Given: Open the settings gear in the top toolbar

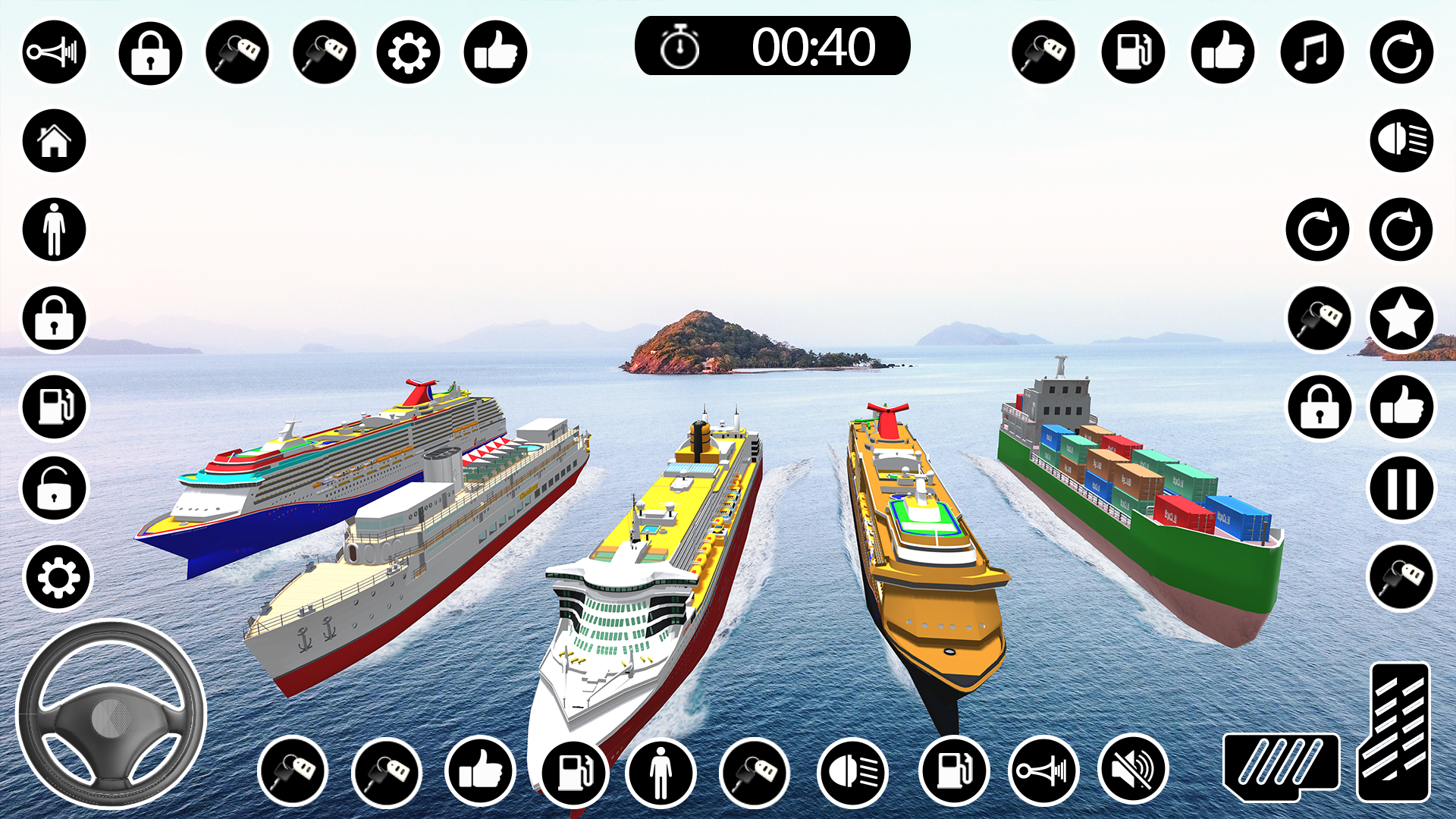Looking at the screenshot, I should (x=409, y=51).
